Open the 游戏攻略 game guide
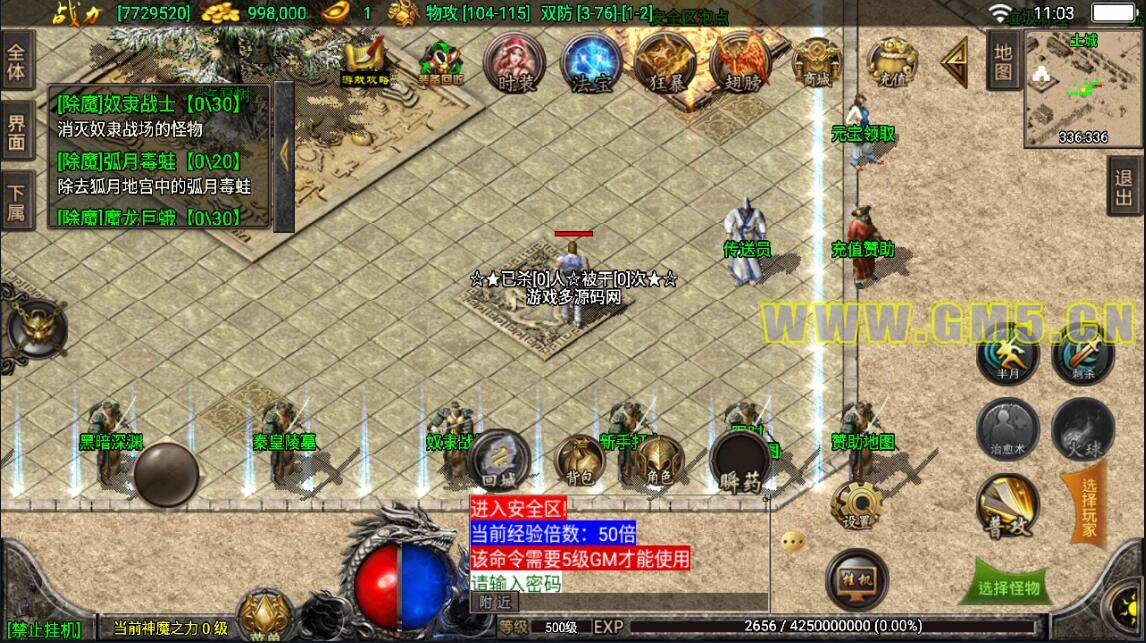1146x643 pixels. pos(366,62)
